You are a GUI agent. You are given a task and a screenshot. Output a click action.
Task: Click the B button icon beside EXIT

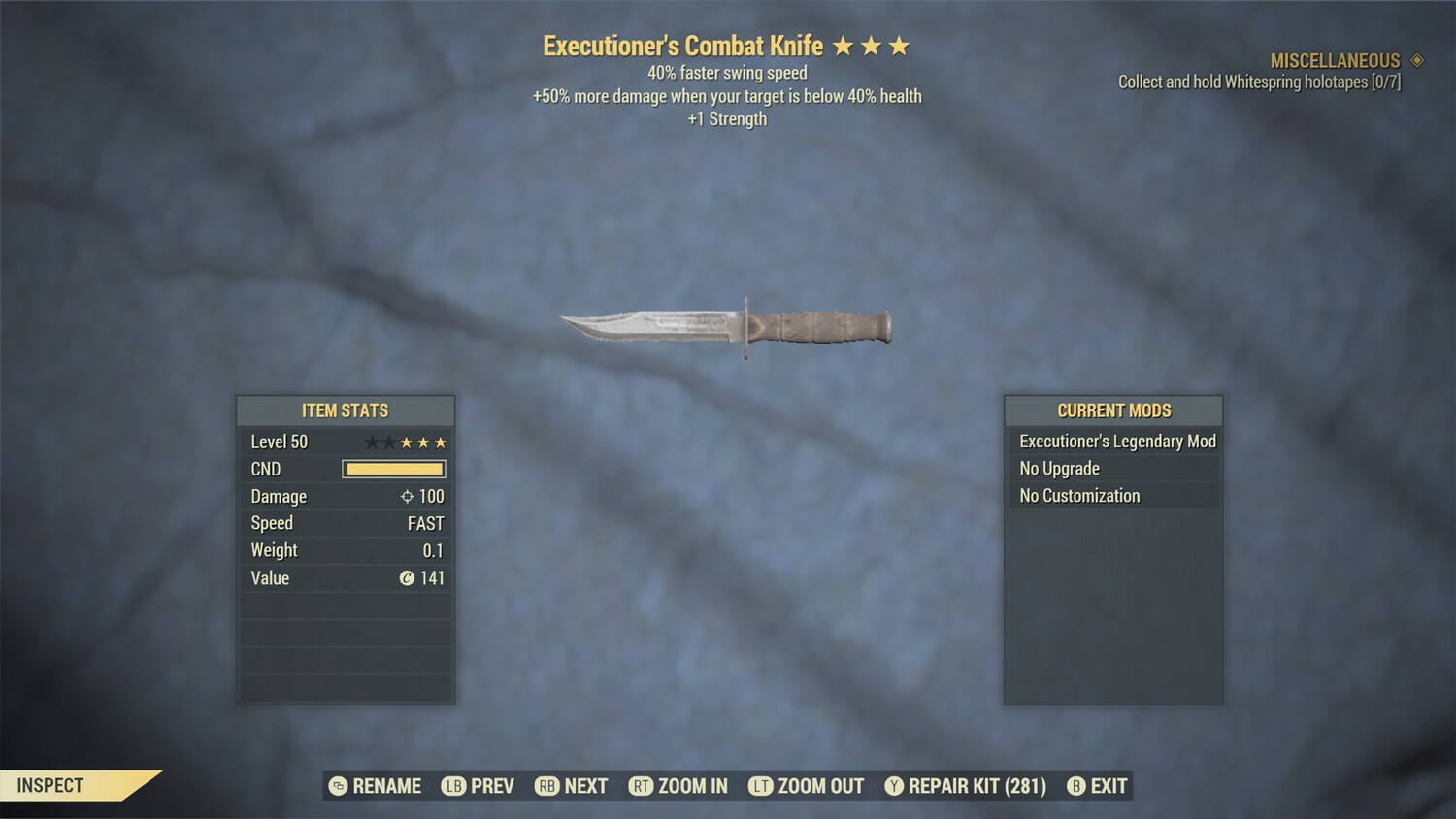click(x=1075, y=786)
